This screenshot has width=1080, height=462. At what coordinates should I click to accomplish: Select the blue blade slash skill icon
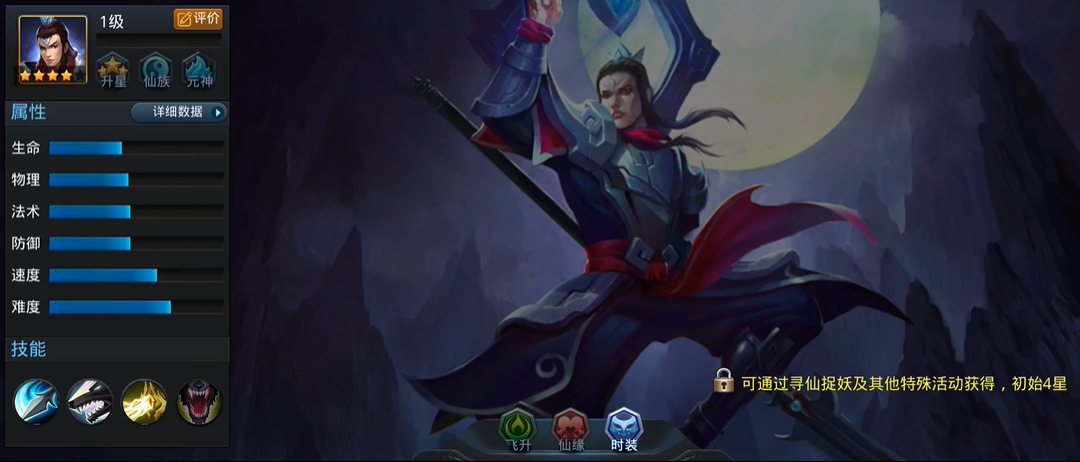(x=36, y=402)
